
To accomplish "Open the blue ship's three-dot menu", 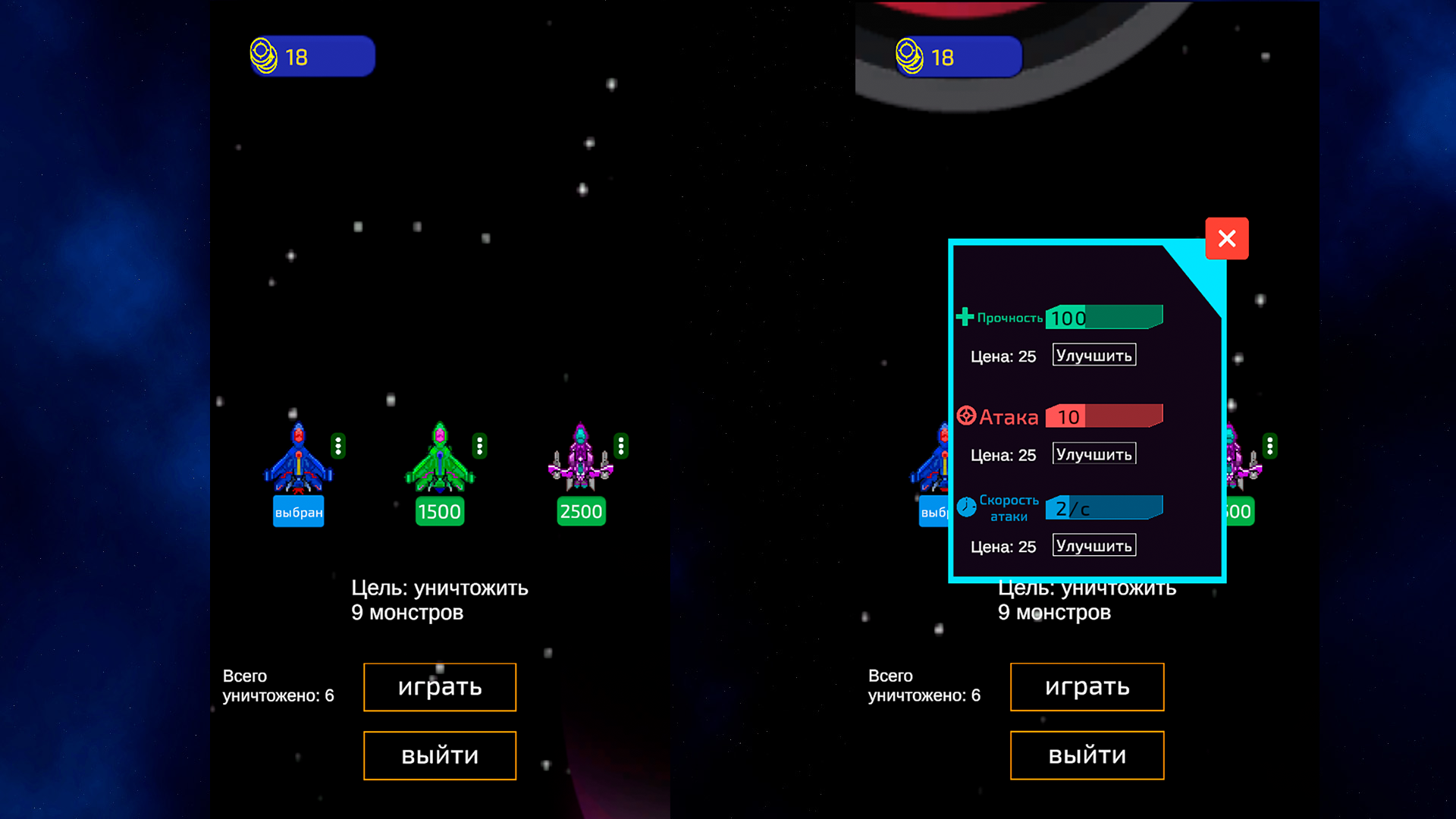I will click(337, 446).
